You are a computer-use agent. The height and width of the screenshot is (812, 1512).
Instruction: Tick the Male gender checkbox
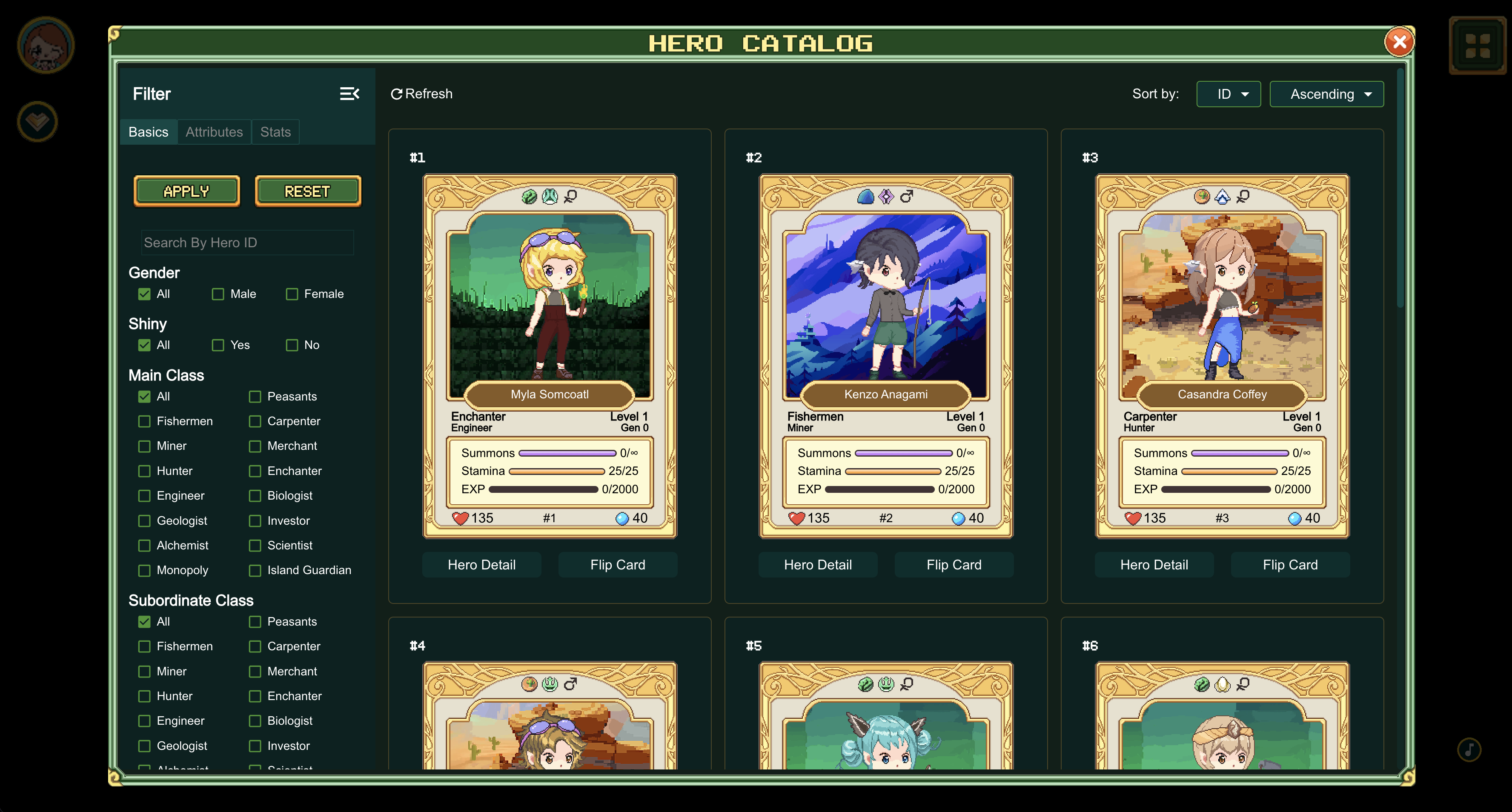pos(218,294)
